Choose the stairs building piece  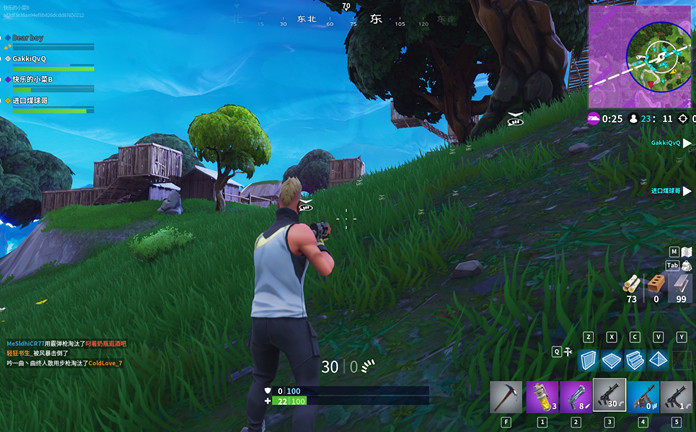coord(634,359)
